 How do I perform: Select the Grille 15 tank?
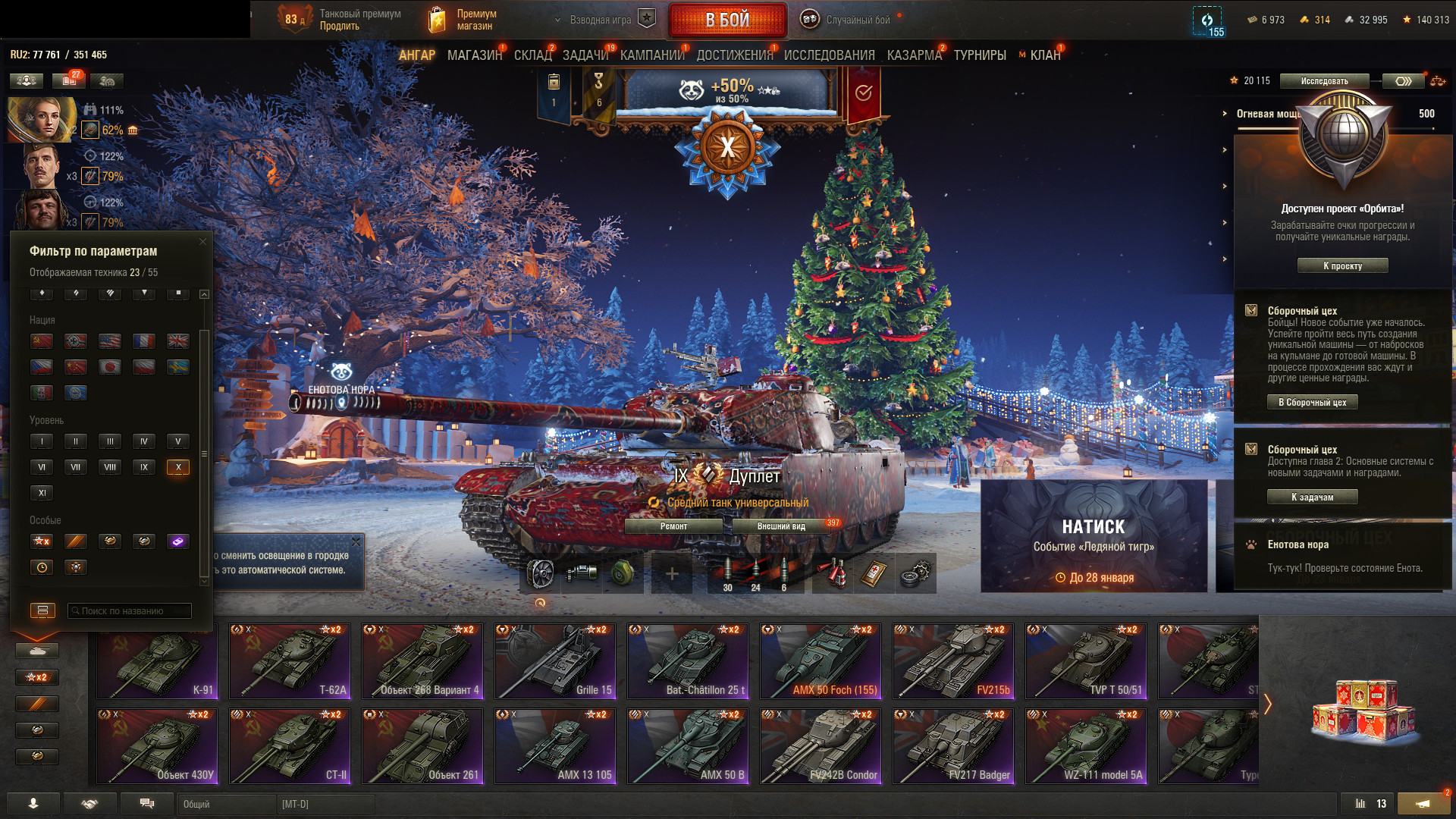(x=555, y=661)
